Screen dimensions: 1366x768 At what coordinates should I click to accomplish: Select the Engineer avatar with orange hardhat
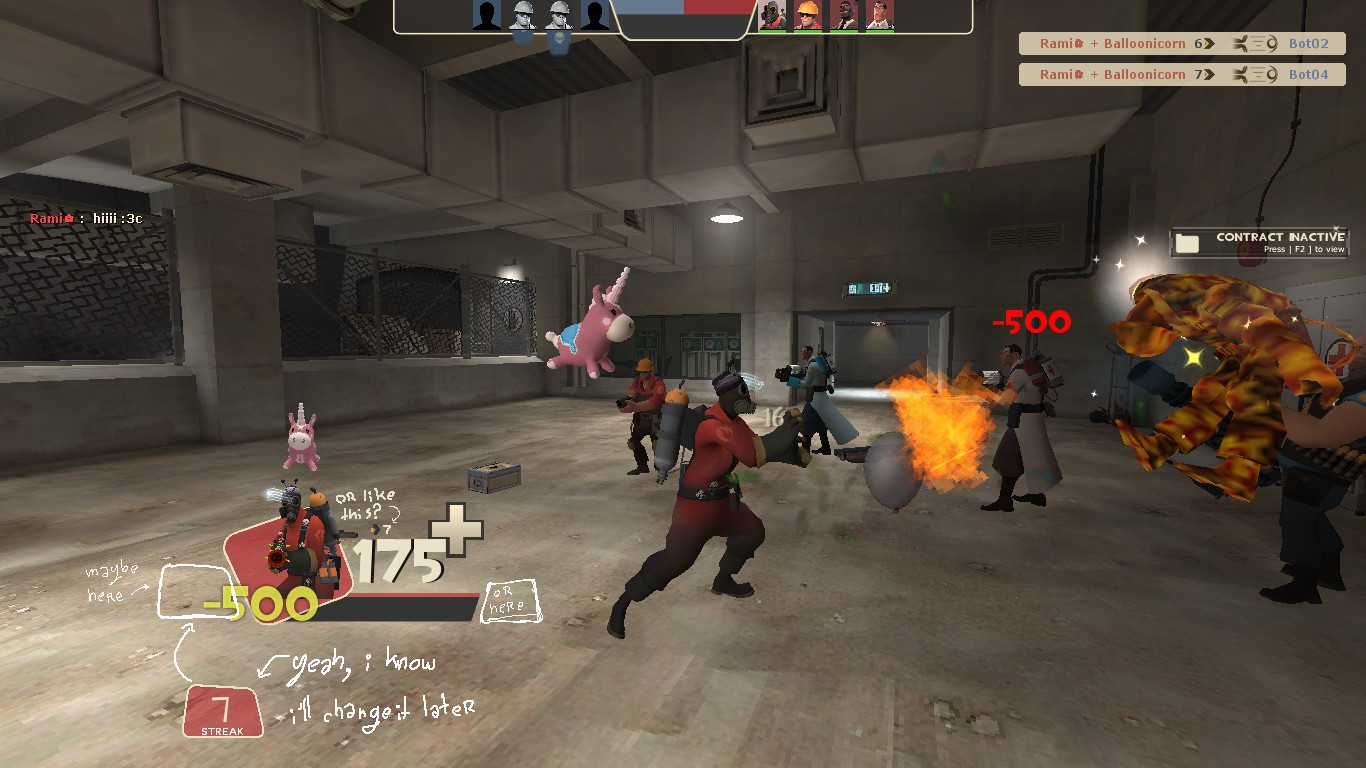coord(810,15)
